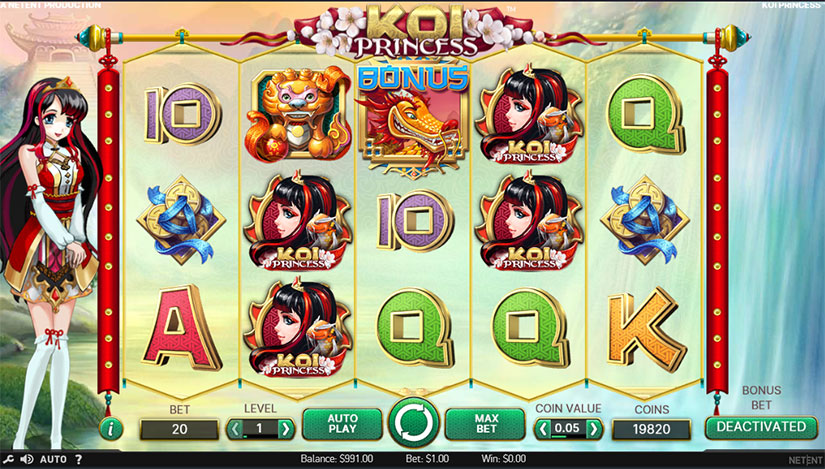
Task: Click the AUTO text in bottom bar
Action: [53, 459]
